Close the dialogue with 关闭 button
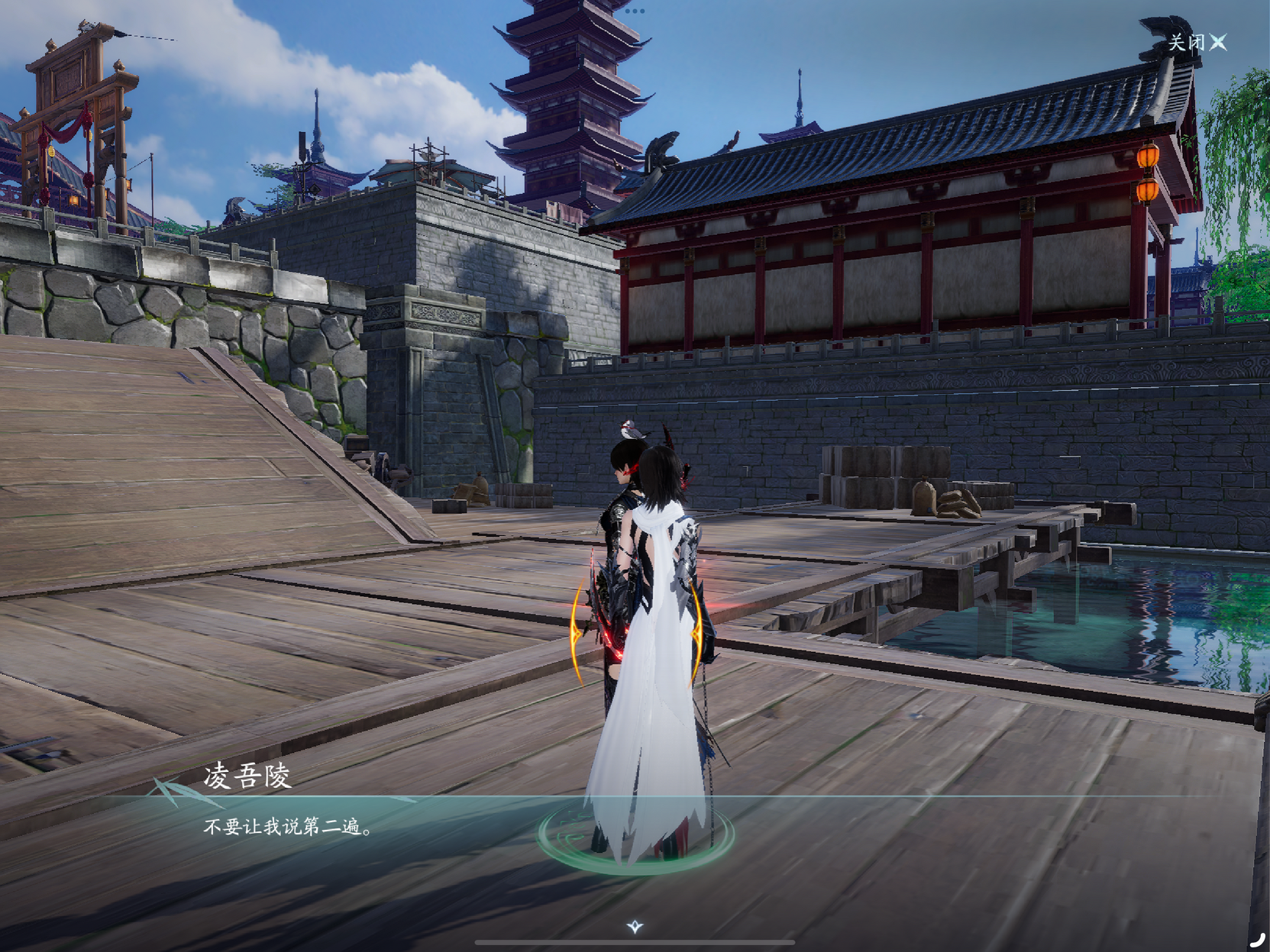1270x952 pixels. pos(1197,43)
